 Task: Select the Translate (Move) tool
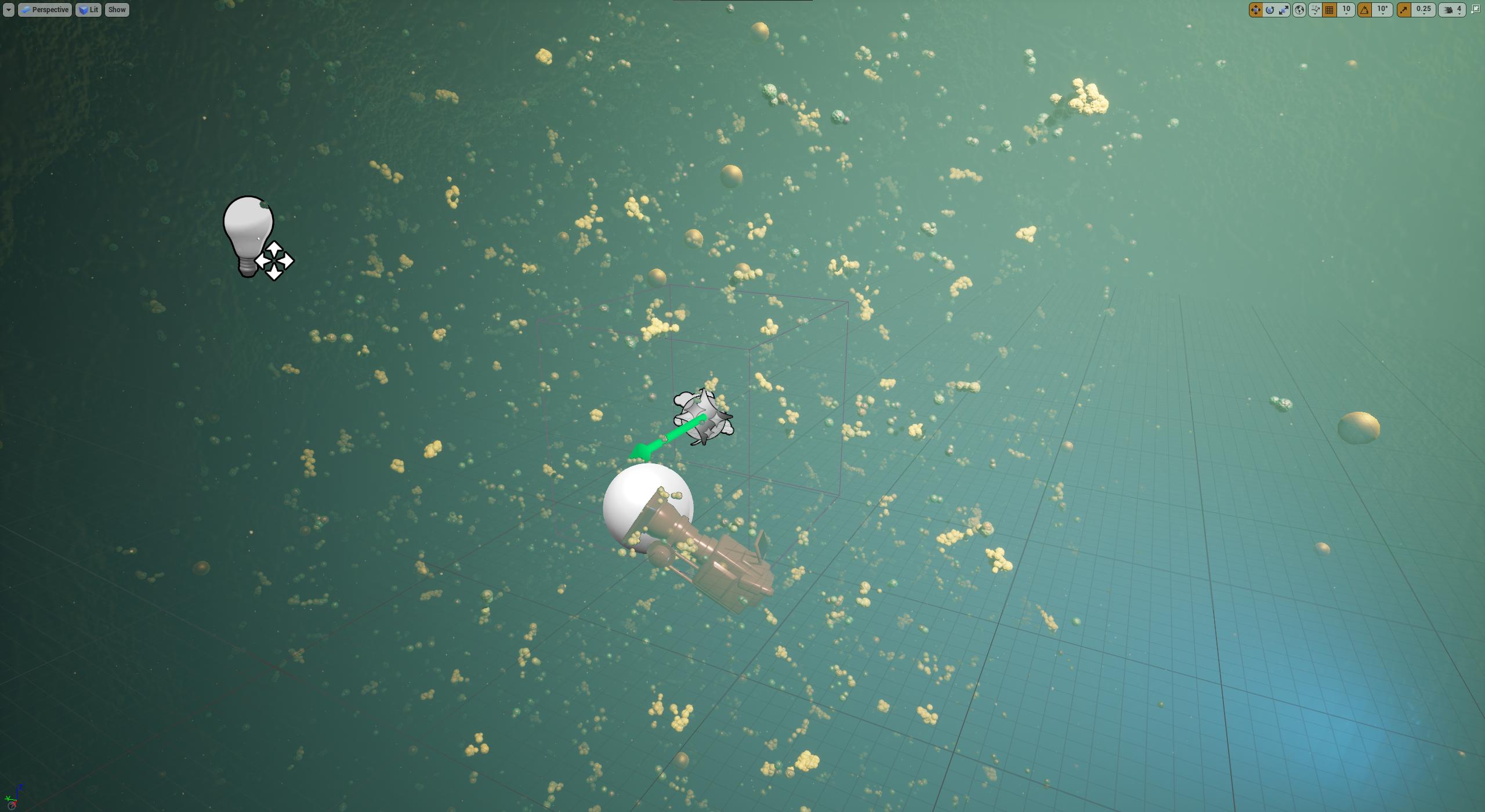pos(1255,9)
